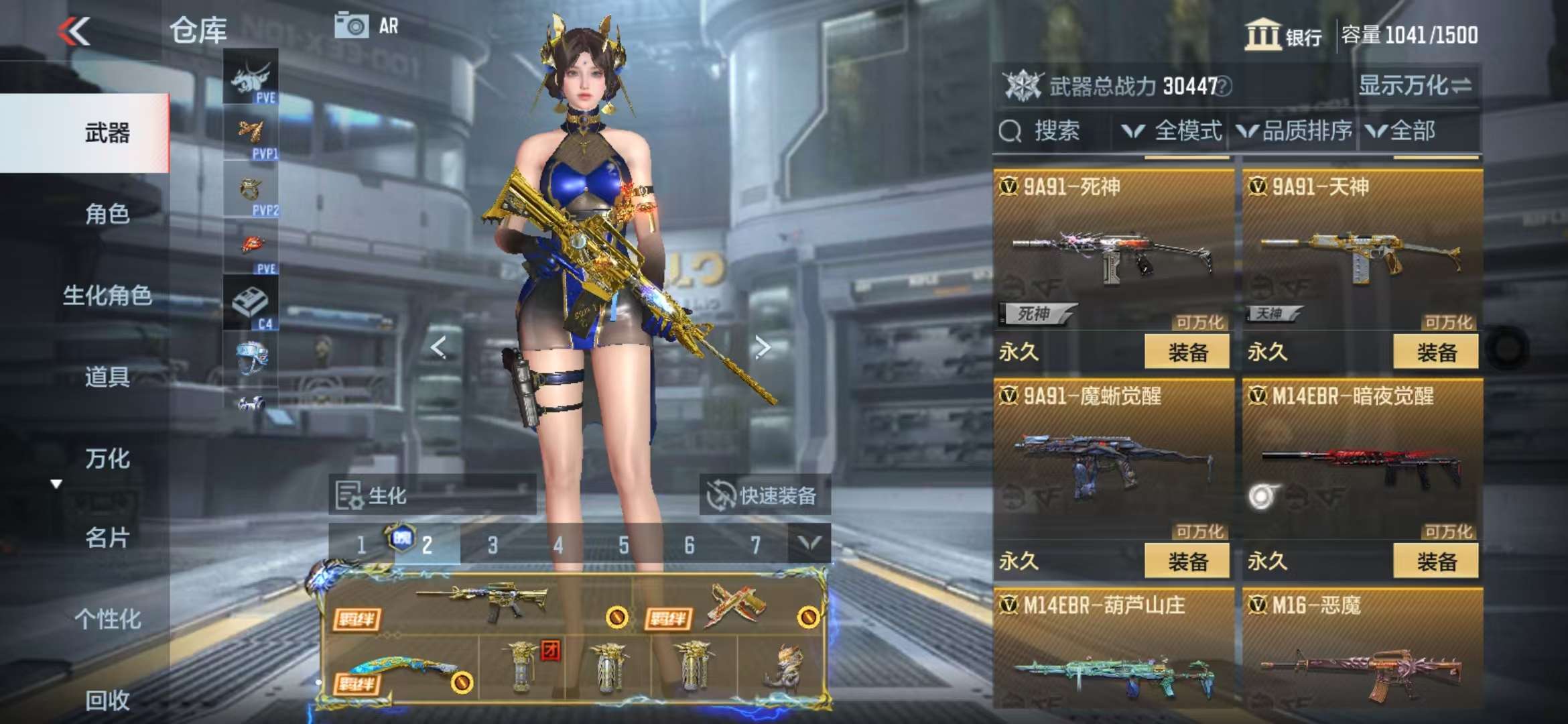
Task: Show the 名片 section
Action: click(107, 538)
